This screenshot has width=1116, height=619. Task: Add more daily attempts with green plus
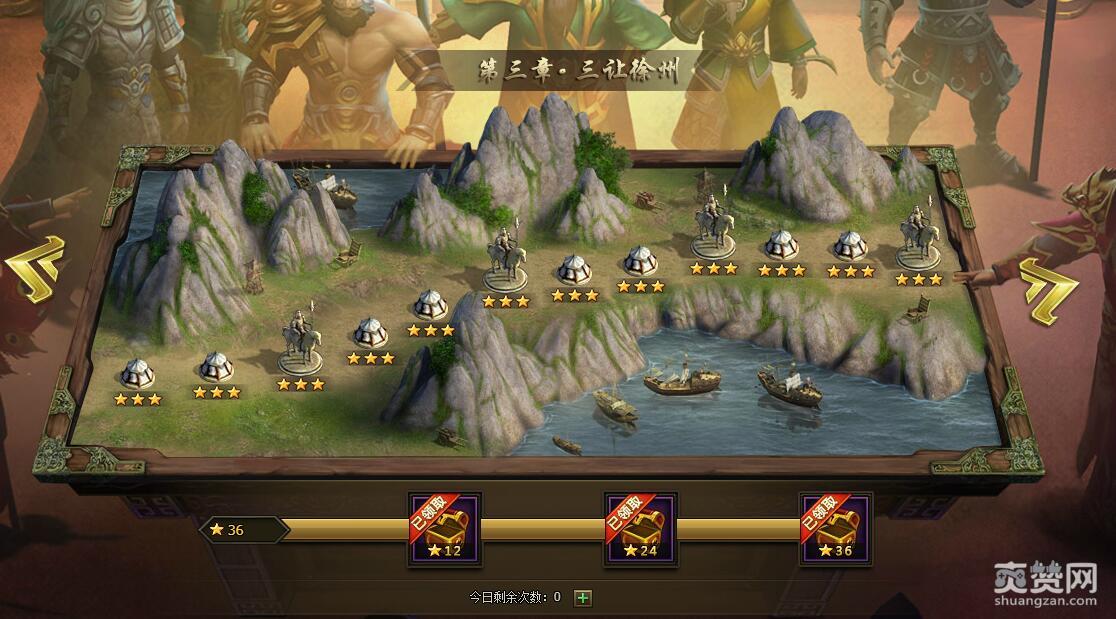(x=583, y=598)
